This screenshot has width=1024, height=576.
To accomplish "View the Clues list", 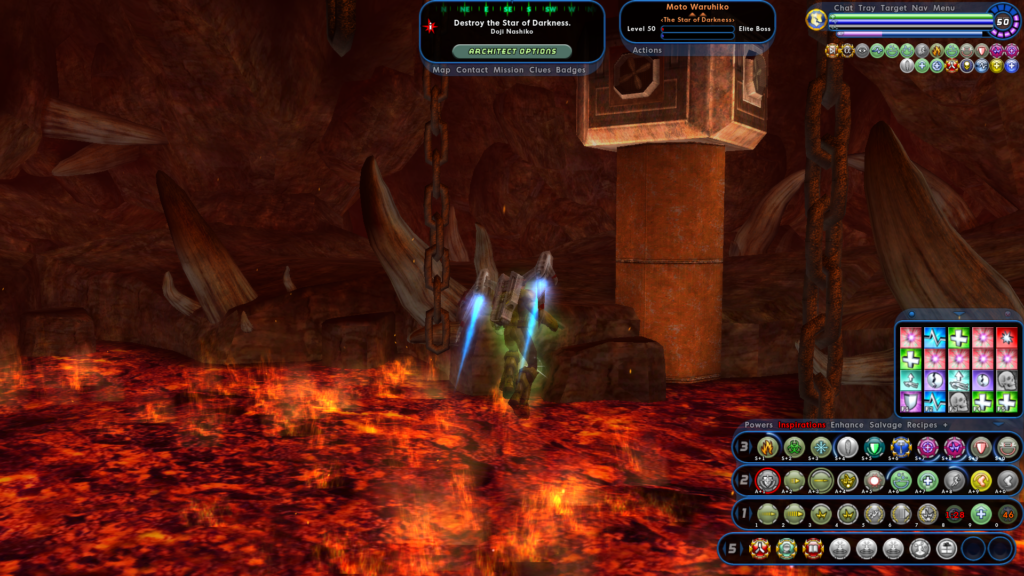I will (540, 70).
